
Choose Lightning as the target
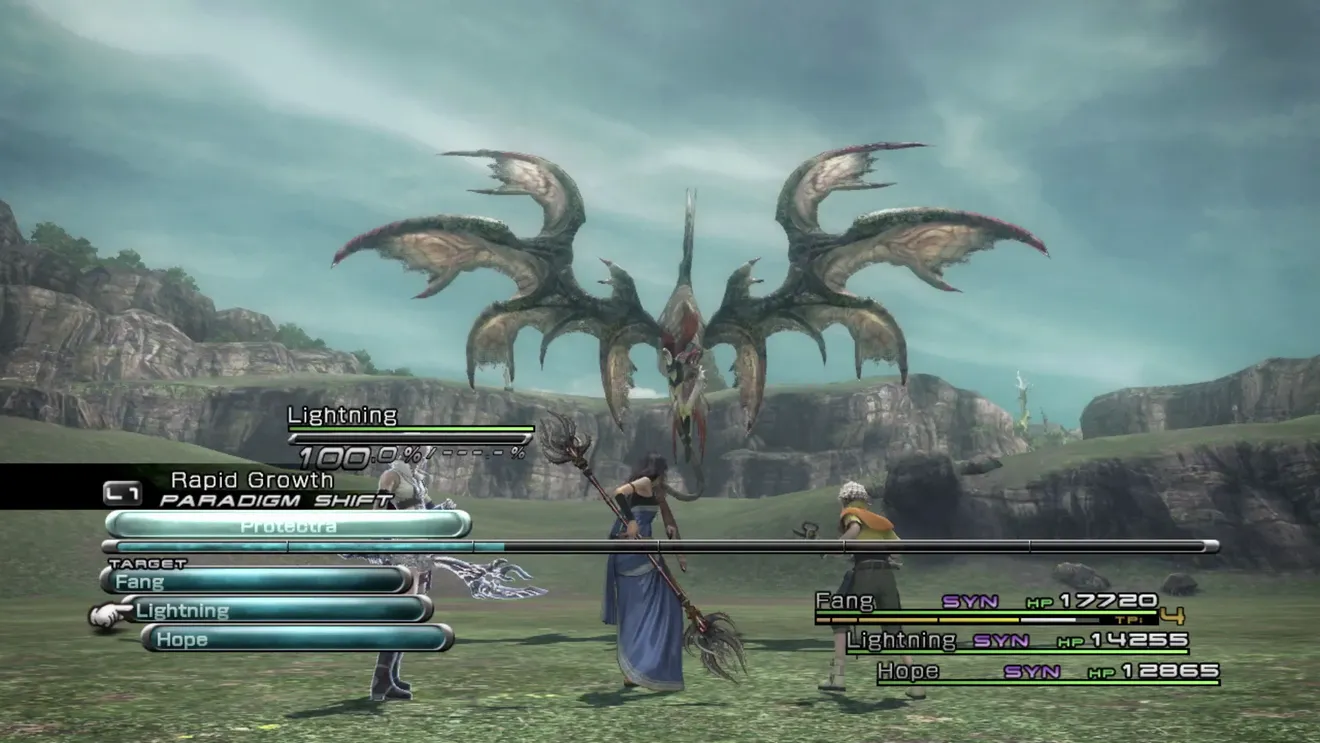(x=277, y=610)
